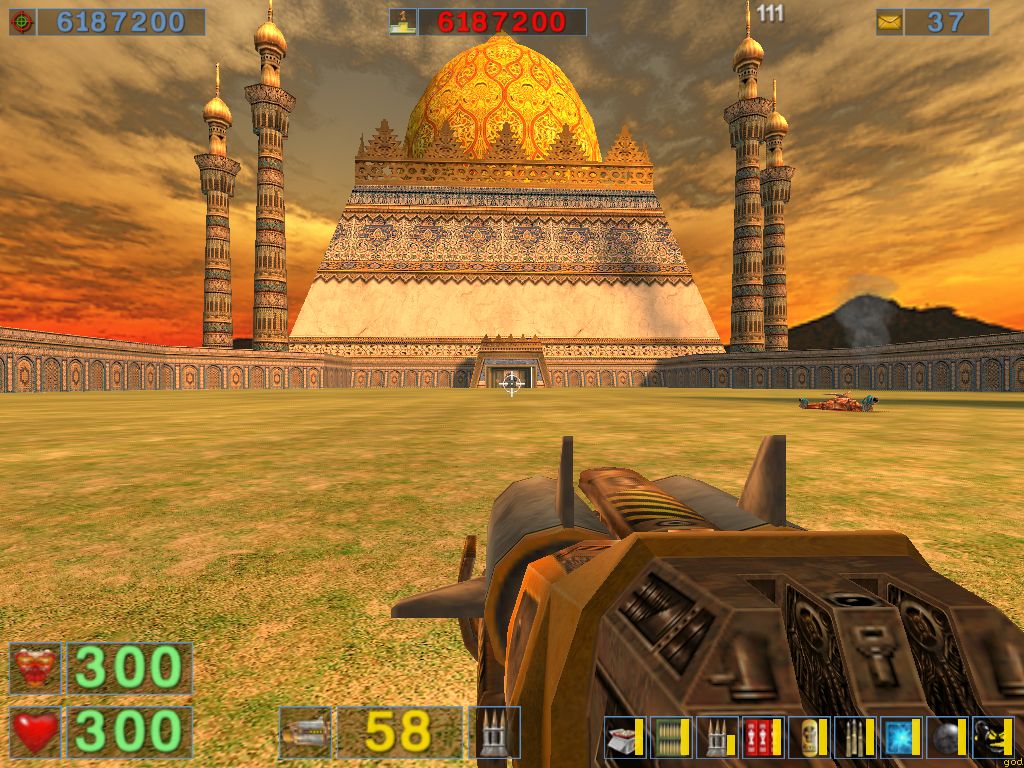Click the red crosshair score icon
This screenshot has height=768, width=1024.
click(22, 22)
